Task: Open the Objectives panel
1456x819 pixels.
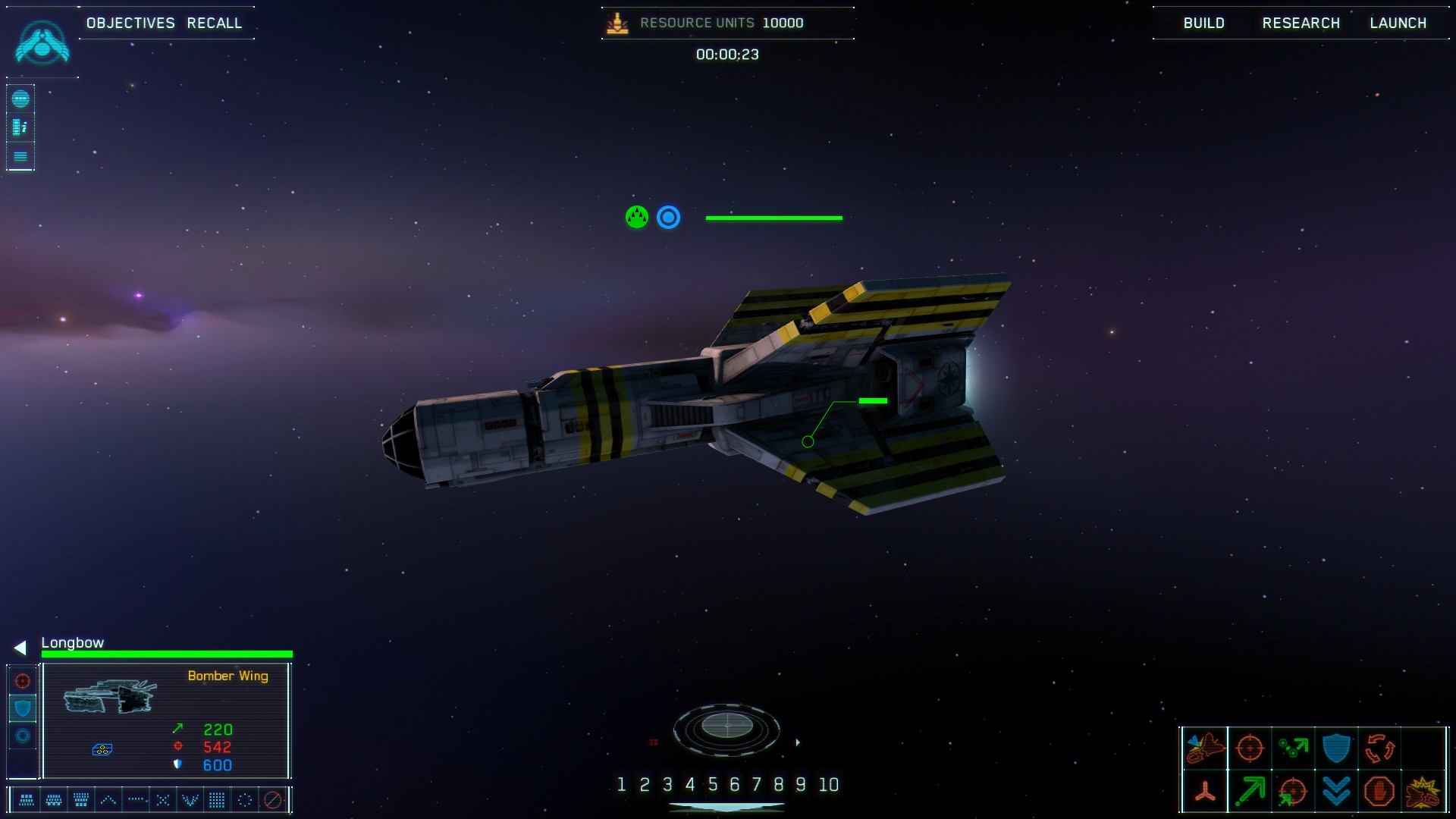Action: [130, 23]
